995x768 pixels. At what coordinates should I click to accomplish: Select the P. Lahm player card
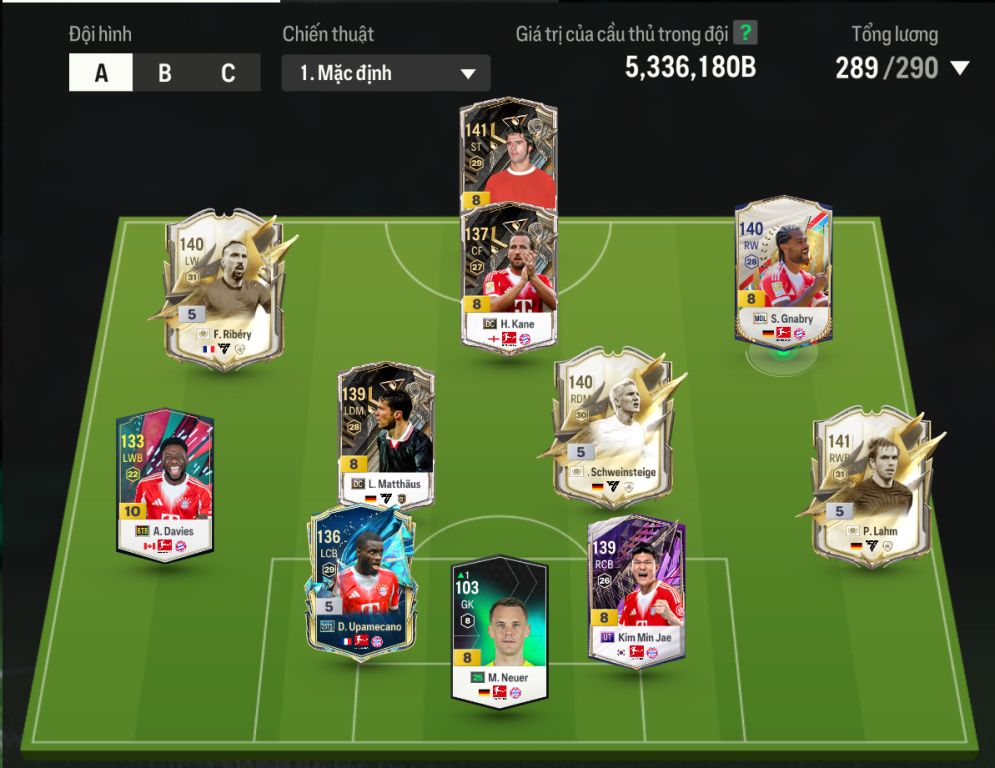[x=866, y=485]
